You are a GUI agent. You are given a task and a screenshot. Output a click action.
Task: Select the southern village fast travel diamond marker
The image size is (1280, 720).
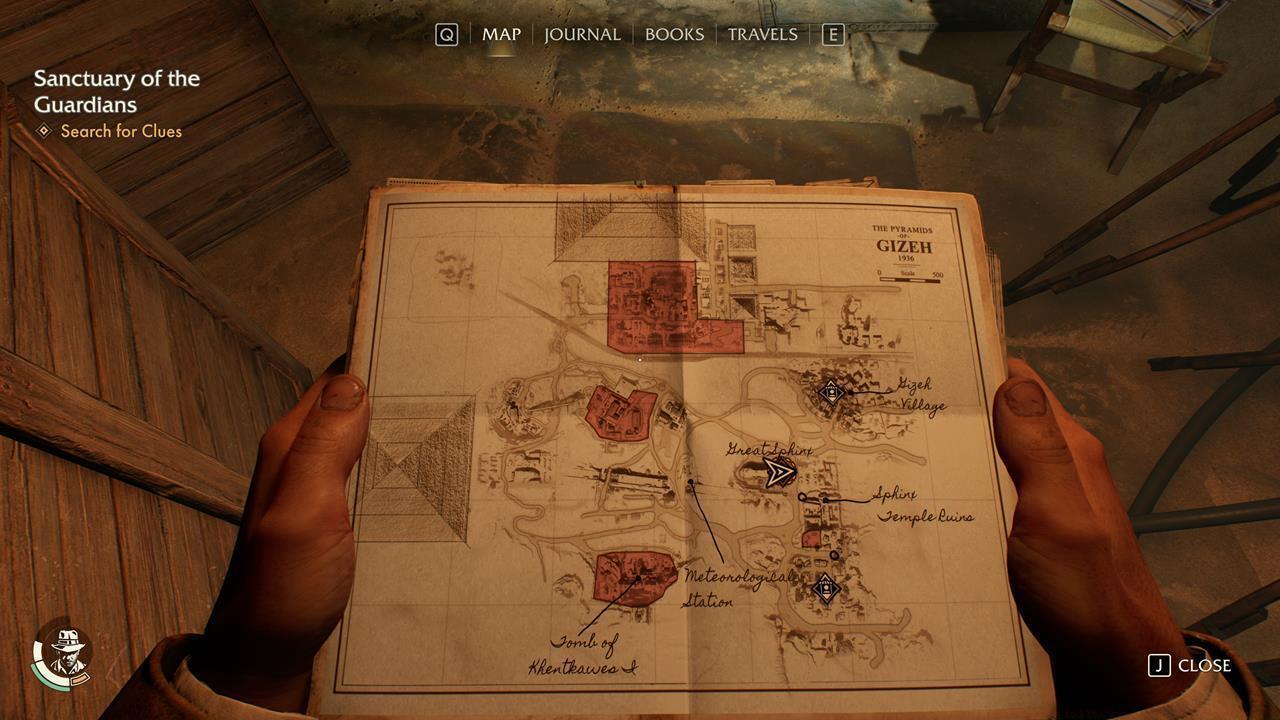point(824,590)
